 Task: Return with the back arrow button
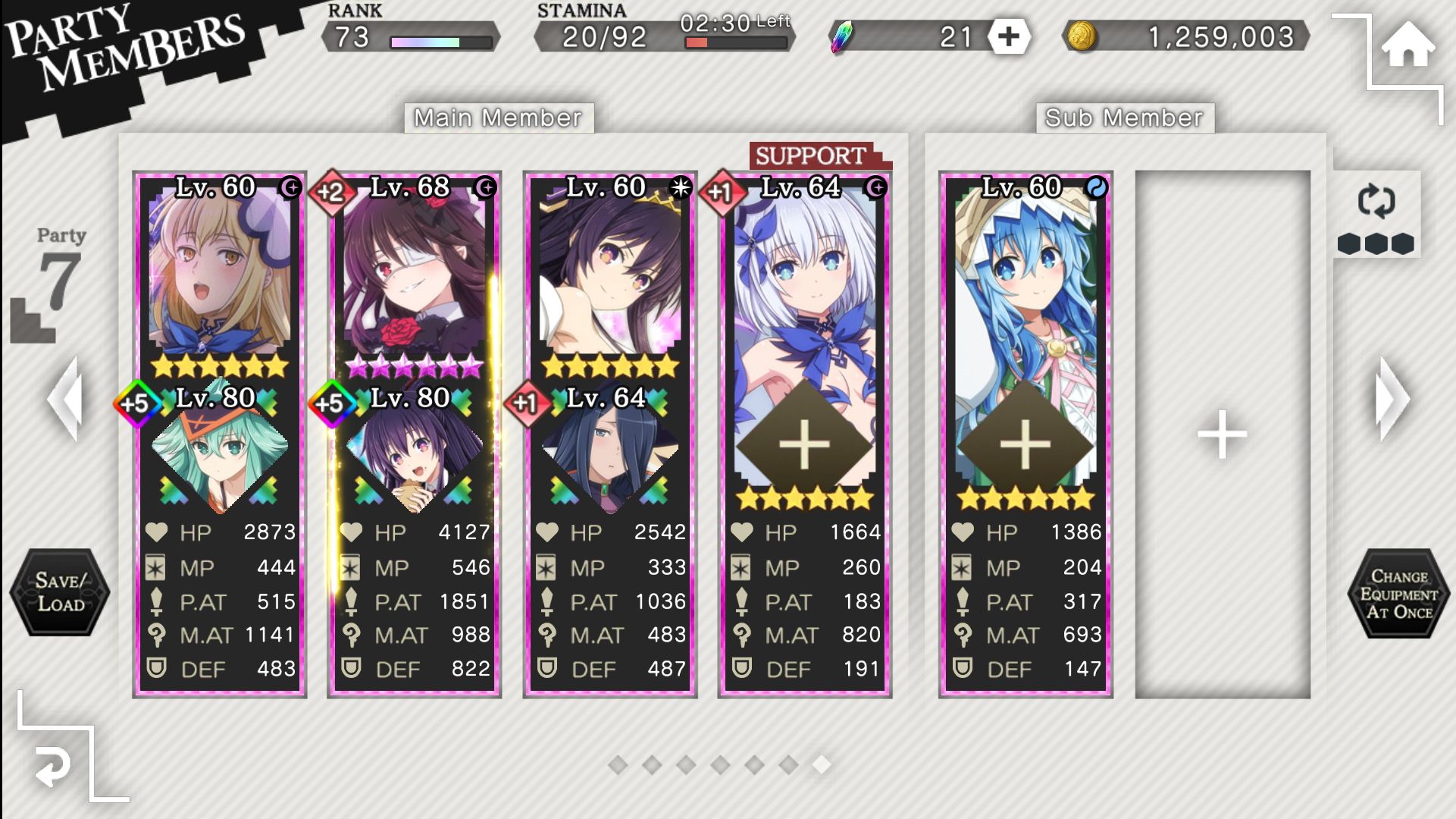point(54,767)
